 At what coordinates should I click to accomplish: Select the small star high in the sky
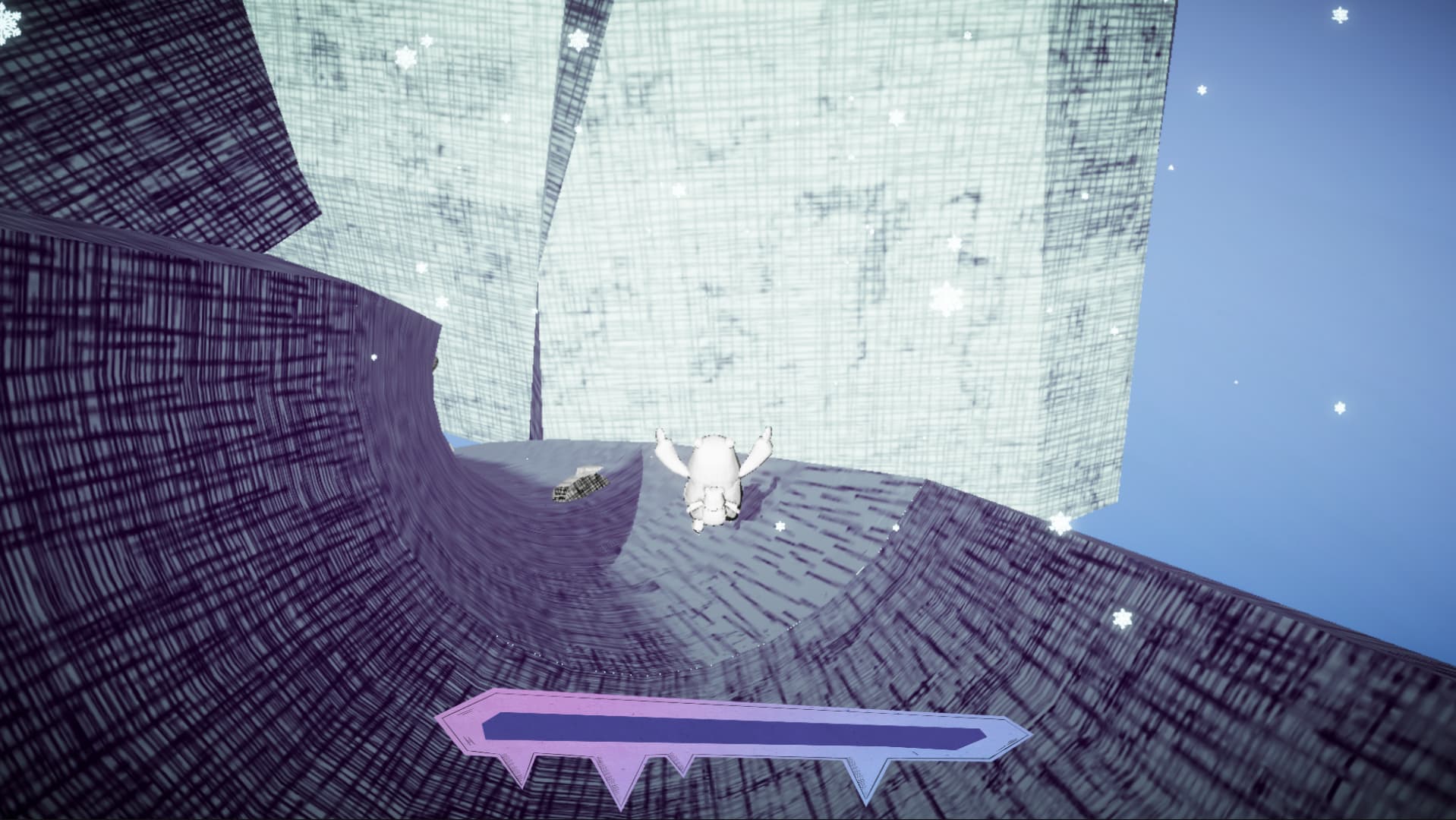tap(1202, 90)
